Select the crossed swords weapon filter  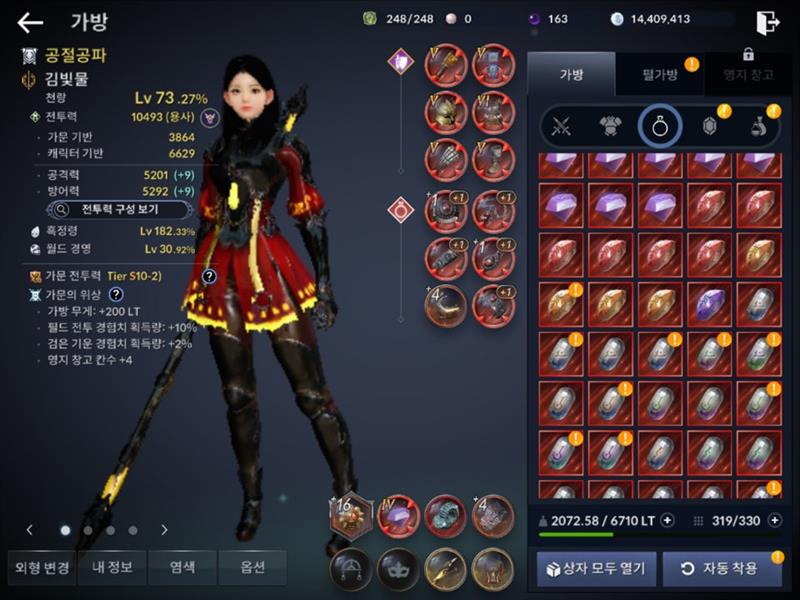pos(561,126)
